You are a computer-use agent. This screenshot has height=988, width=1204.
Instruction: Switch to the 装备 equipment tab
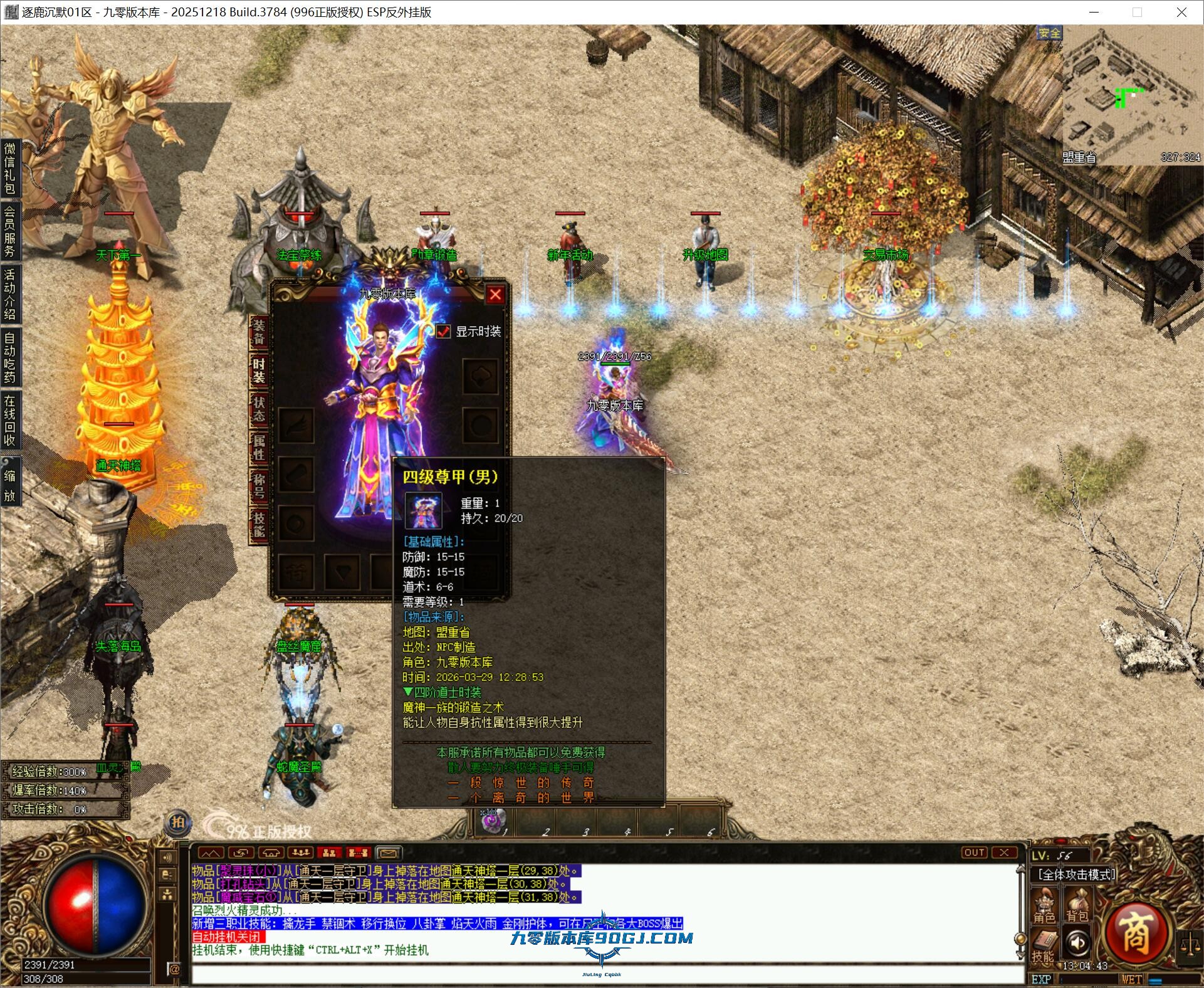pyautogui.click(x=258, y=332)
